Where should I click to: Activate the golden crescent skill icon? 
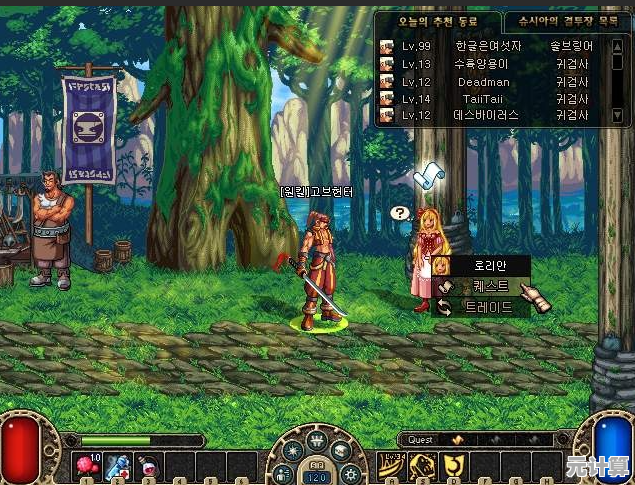pyautogui.click(x=455, y=465)
